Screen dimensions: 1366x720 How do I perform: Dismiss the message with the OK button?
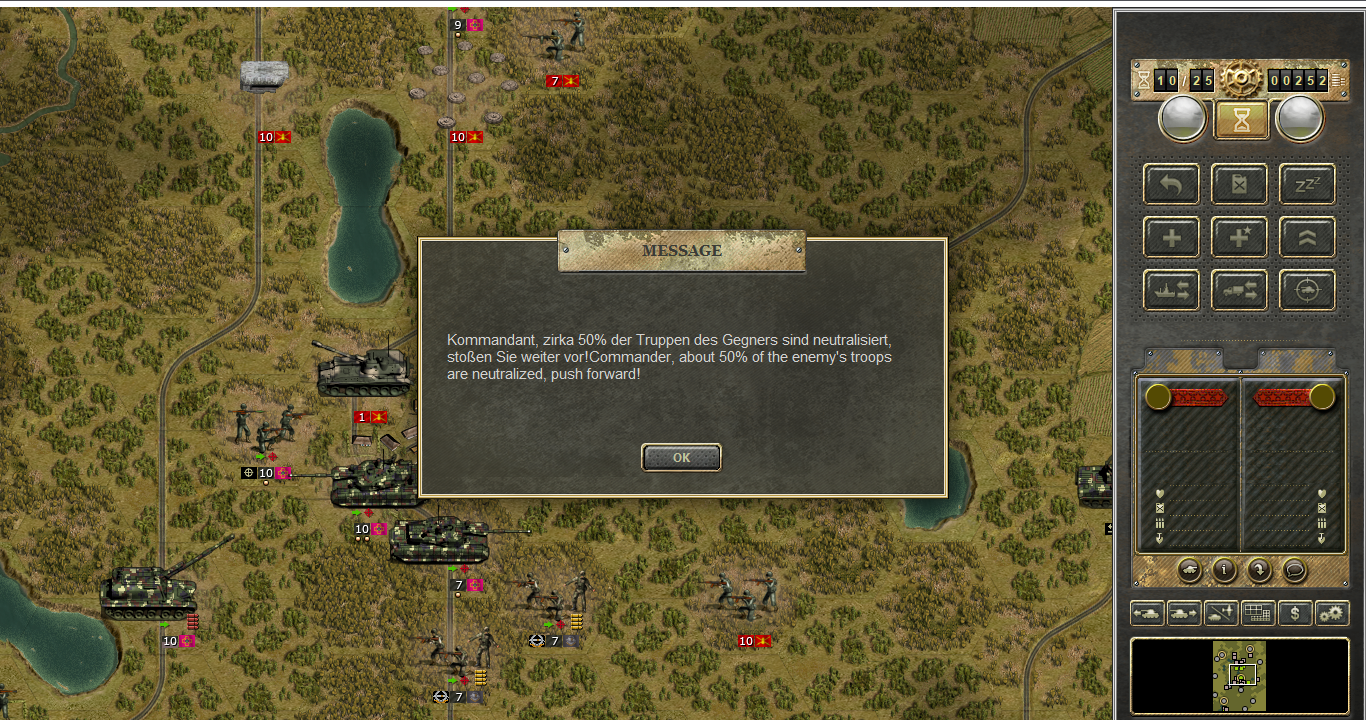coord(681,458)
